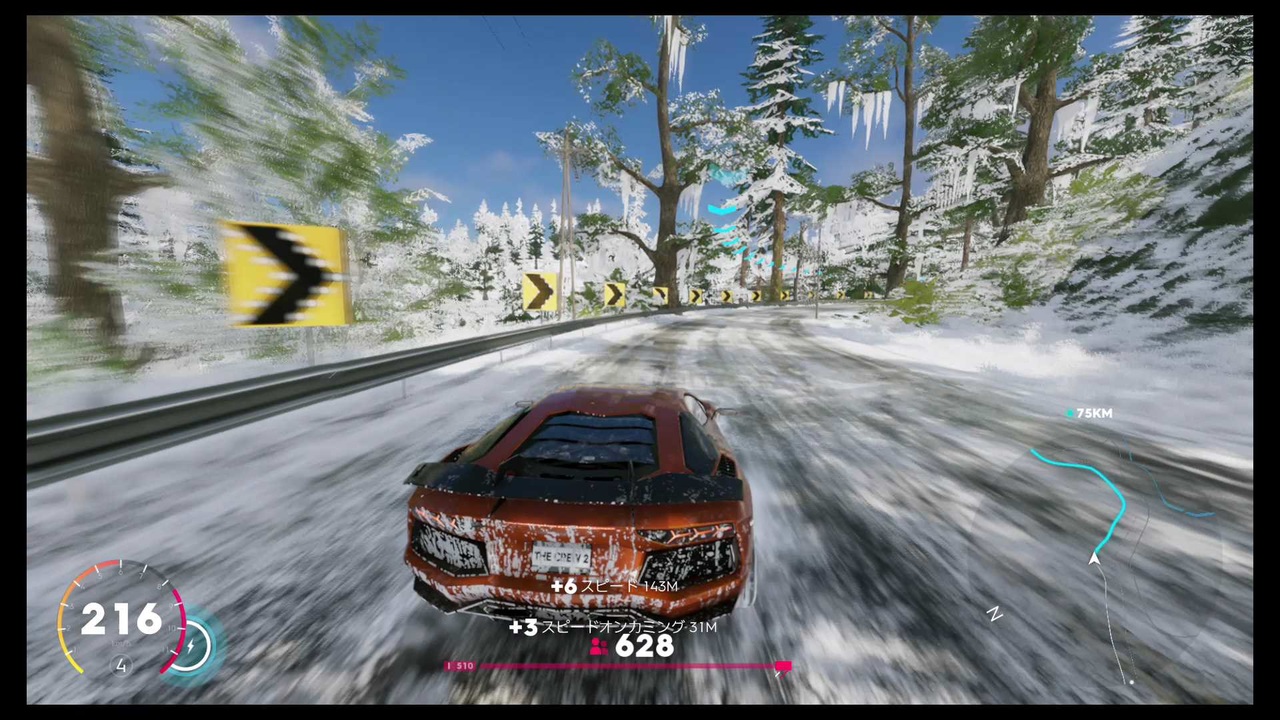The width and height of the screenshot is (1280, 720).
Task: Click the pink flag marker ending the progress bar
Action: (x=783, y=667)
